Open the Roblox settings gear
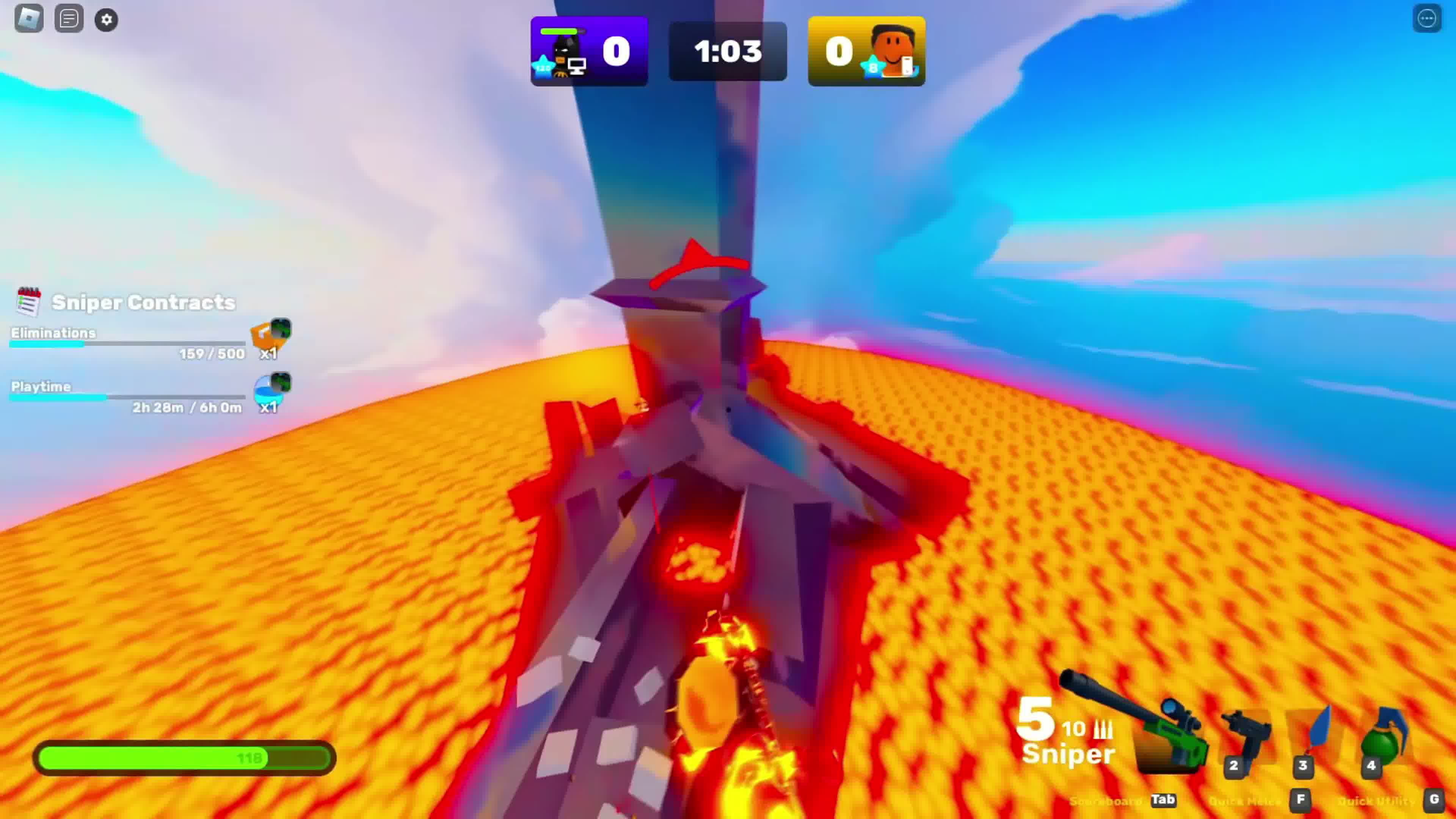 tap(106, 19)
